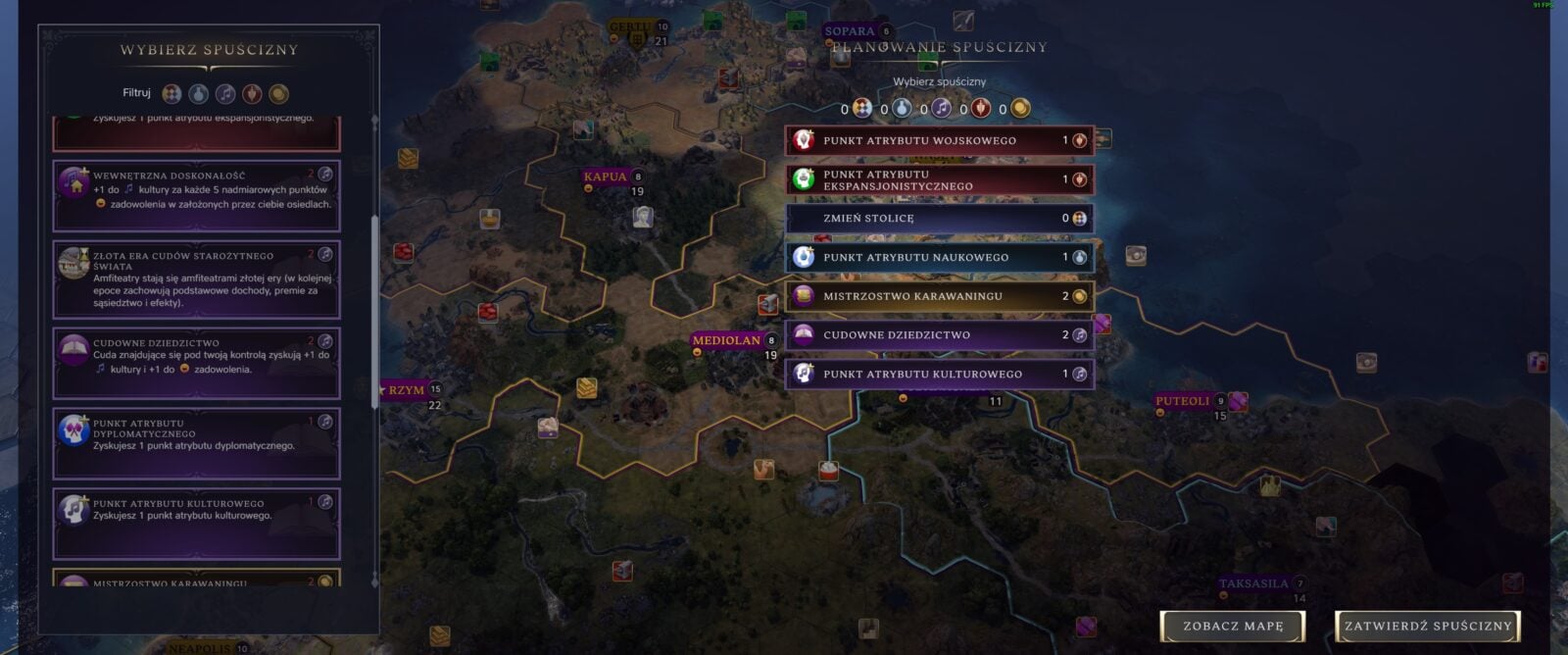Confirm legacies with Zatwierdź Spuścizny

click(1428, 626)
